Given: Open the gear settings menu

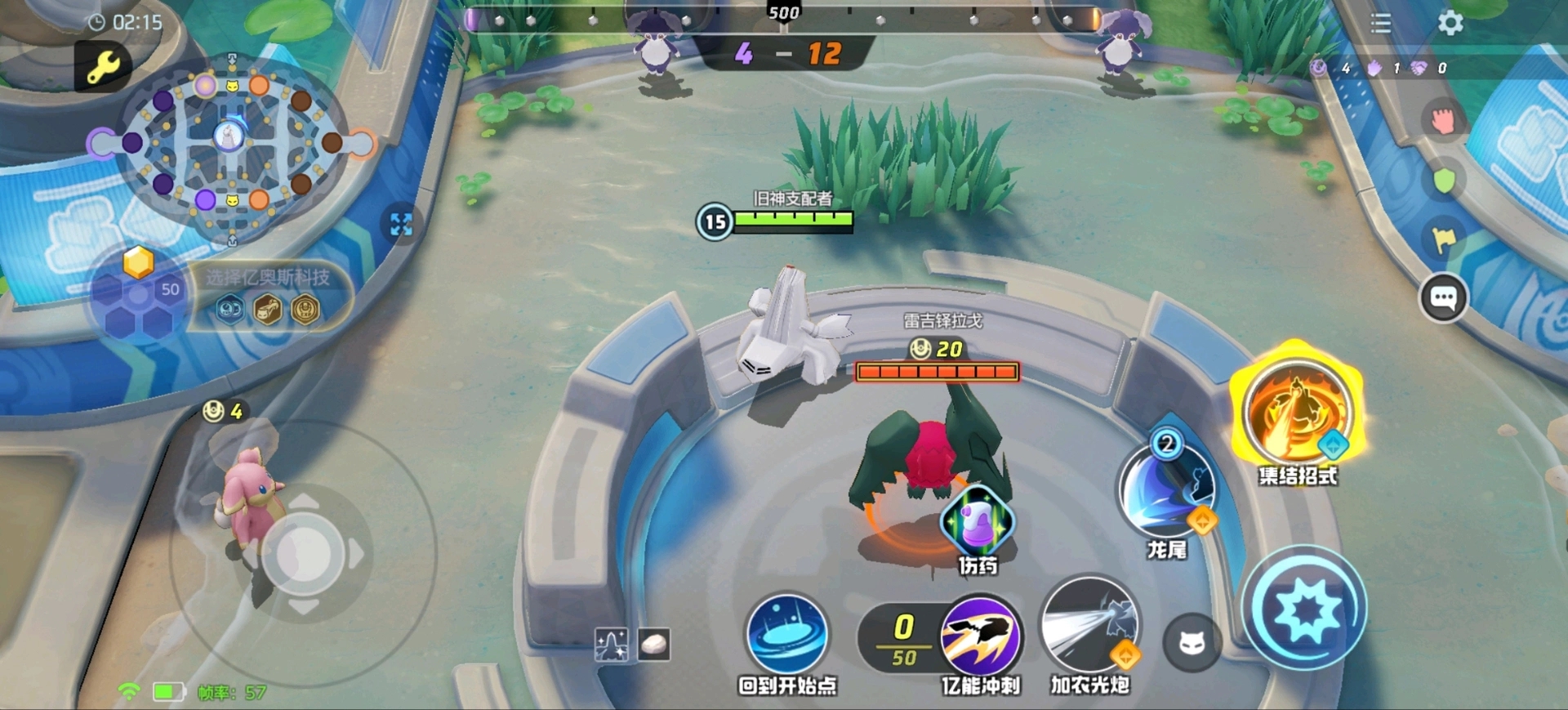Looking at the screenshot, I should pos(1450,23).
